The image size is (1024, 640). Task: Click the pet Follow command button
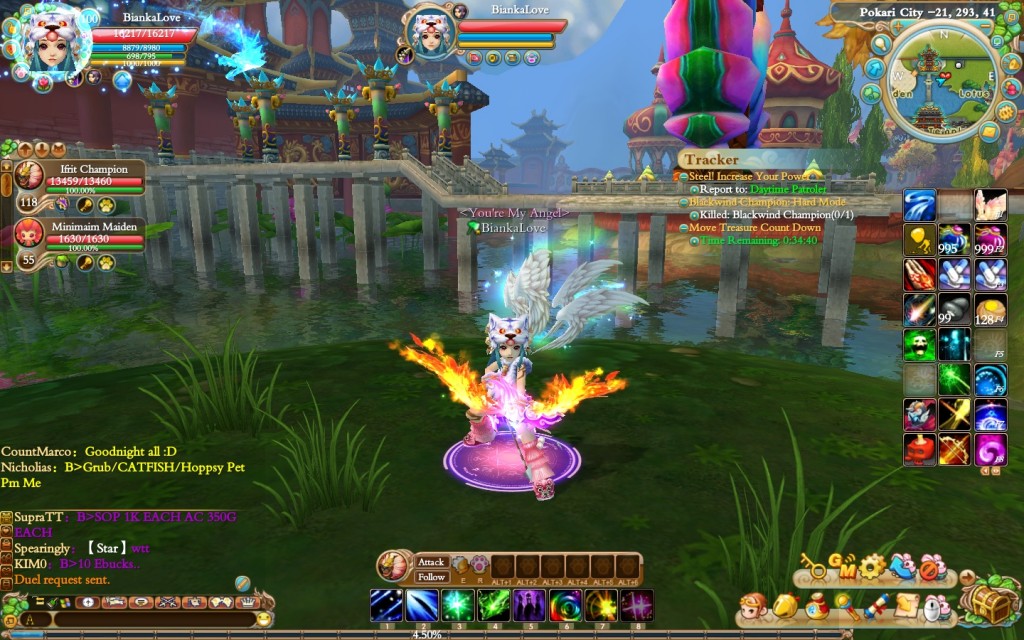(x=431, y=577)
